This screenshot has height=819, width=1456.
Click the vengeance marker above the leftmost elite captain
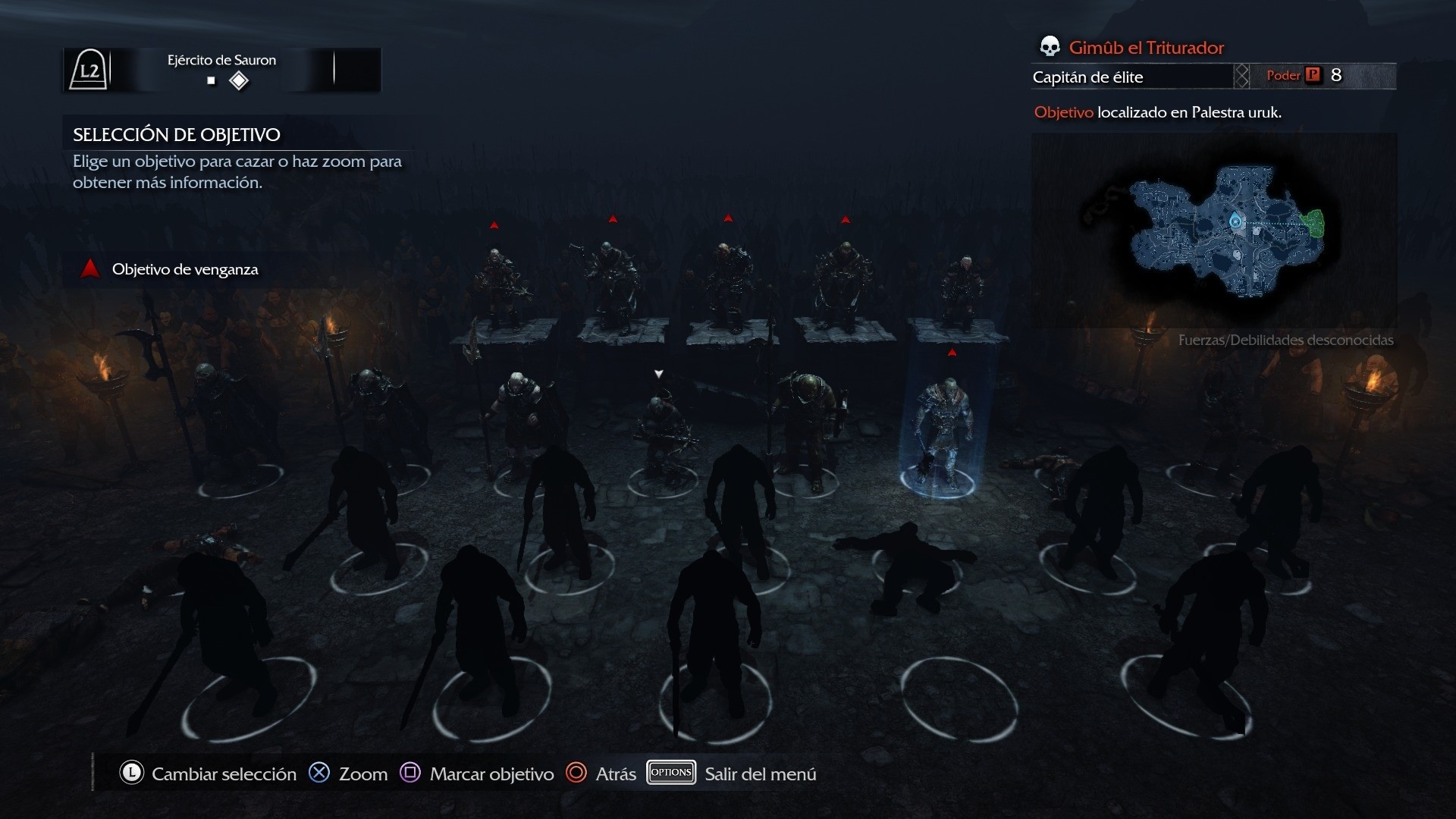[494, 223]
